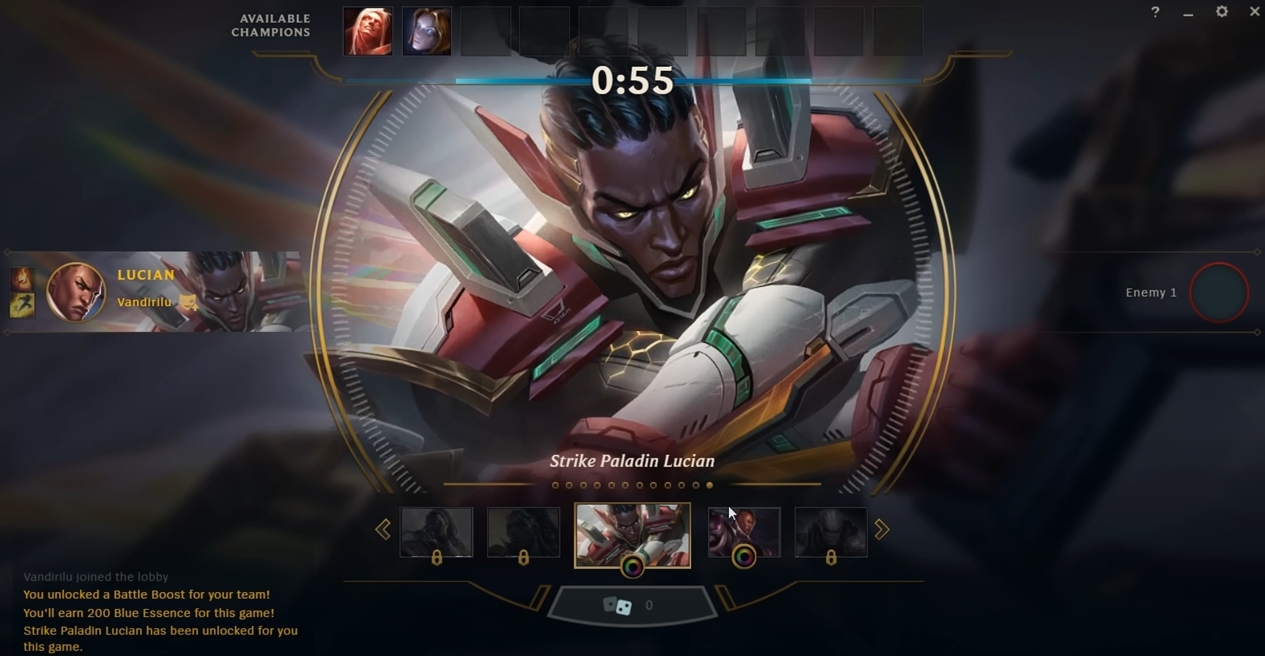Open chromas for Strike Paladin Lucian
The height and width of the screenshot is (656, 1265).
[x=632, y=568]
